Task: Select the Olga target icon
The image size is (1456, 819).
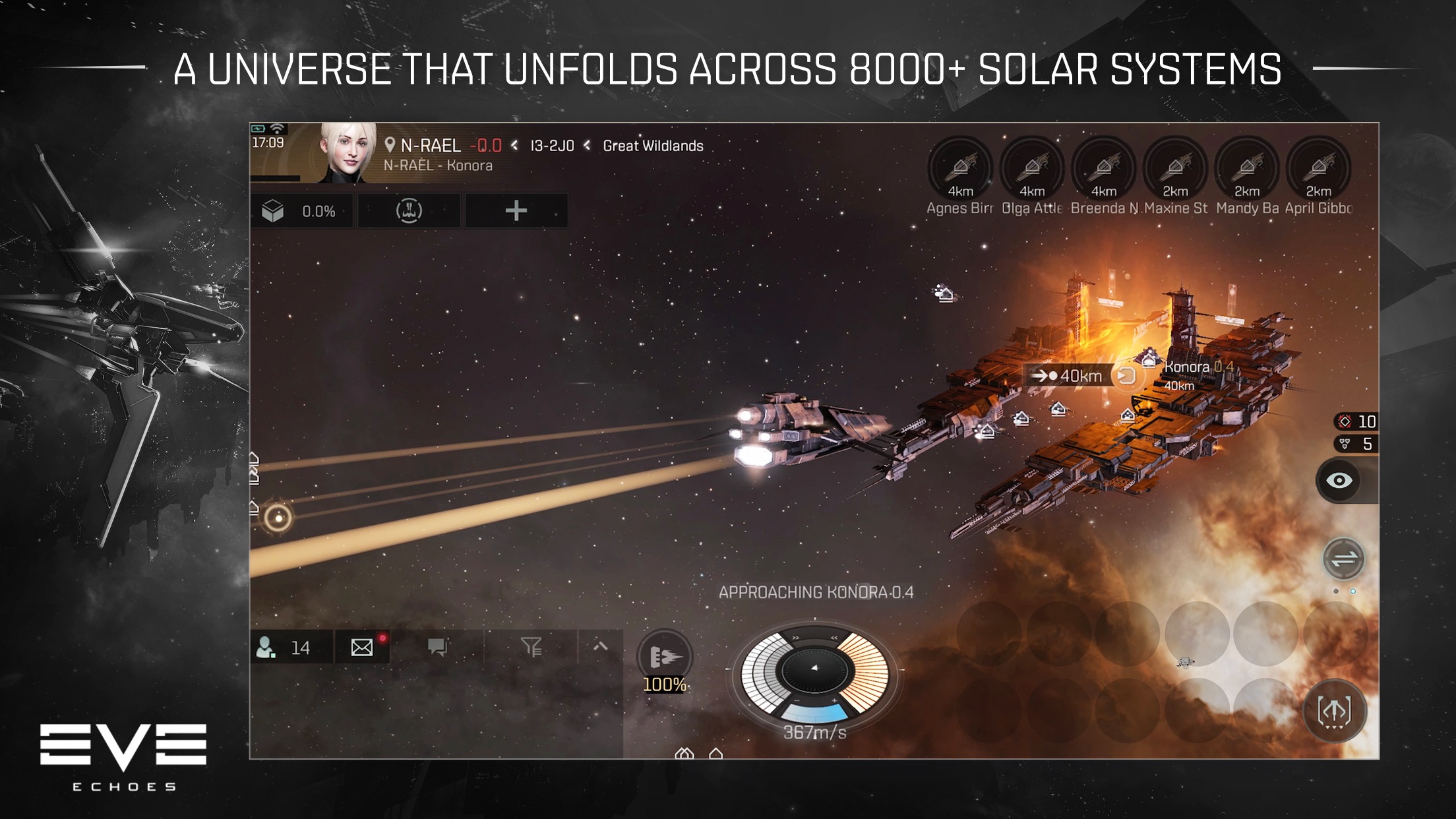Action: pyautogui.click(x=1032, y=168)
